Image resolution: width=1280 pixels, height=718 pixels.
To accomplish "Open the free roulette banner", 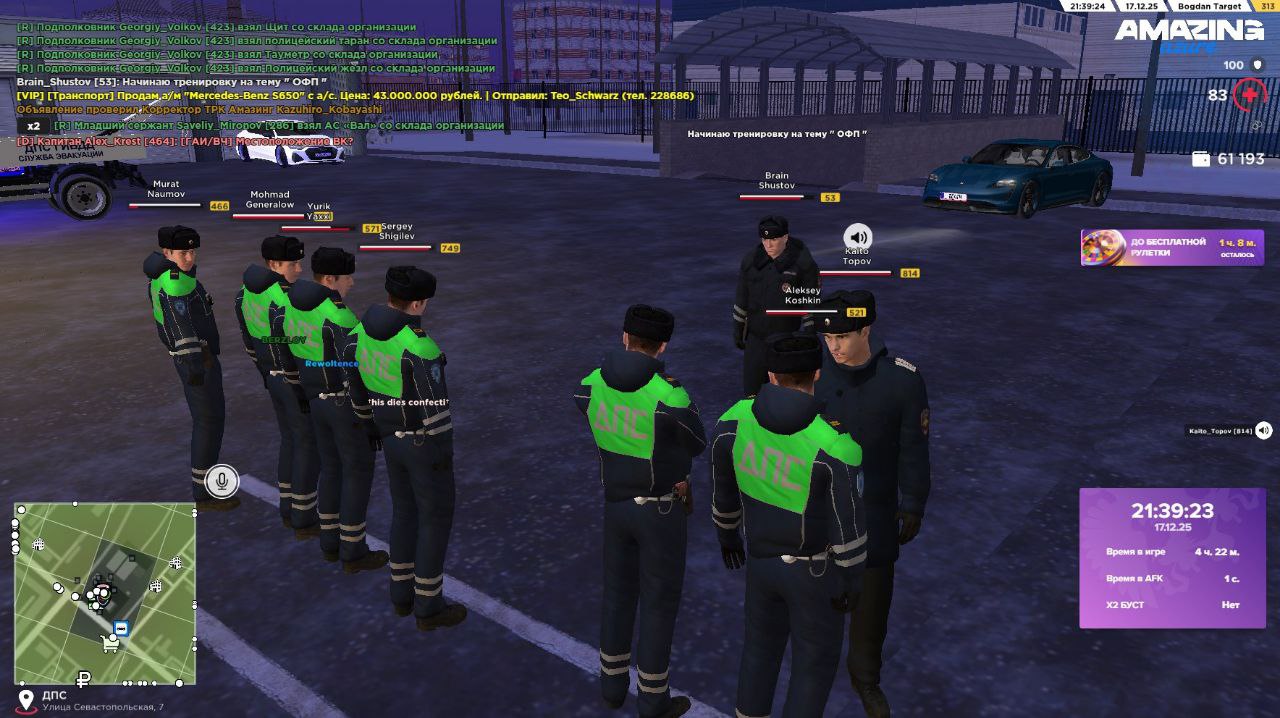I will tap(1171, 247).
